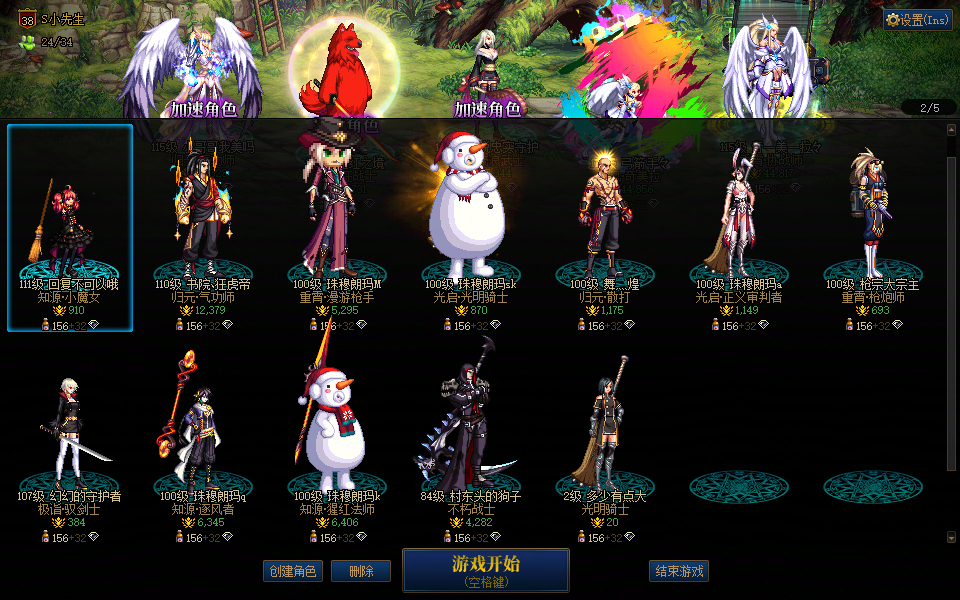960x600 pixels.
Task: Open the 创建角色 create character screen
Action: coord(292,571)
